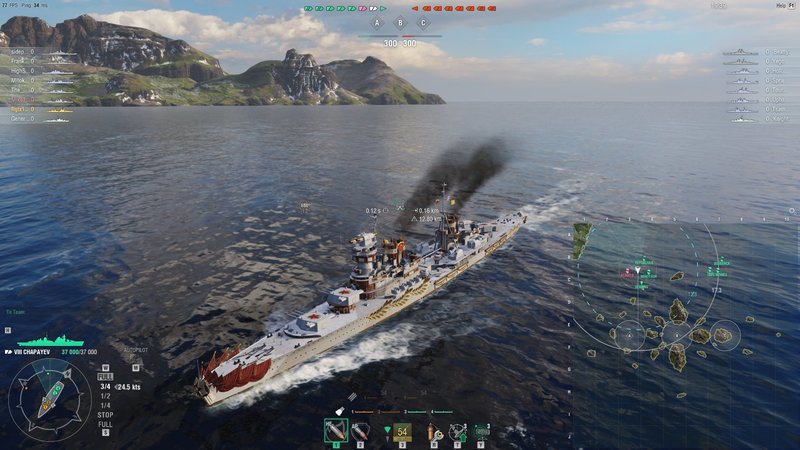Screen dimensions: 800x450
Task: Activate the Damage Control Party consumable
Action: [x=432, y=432]
